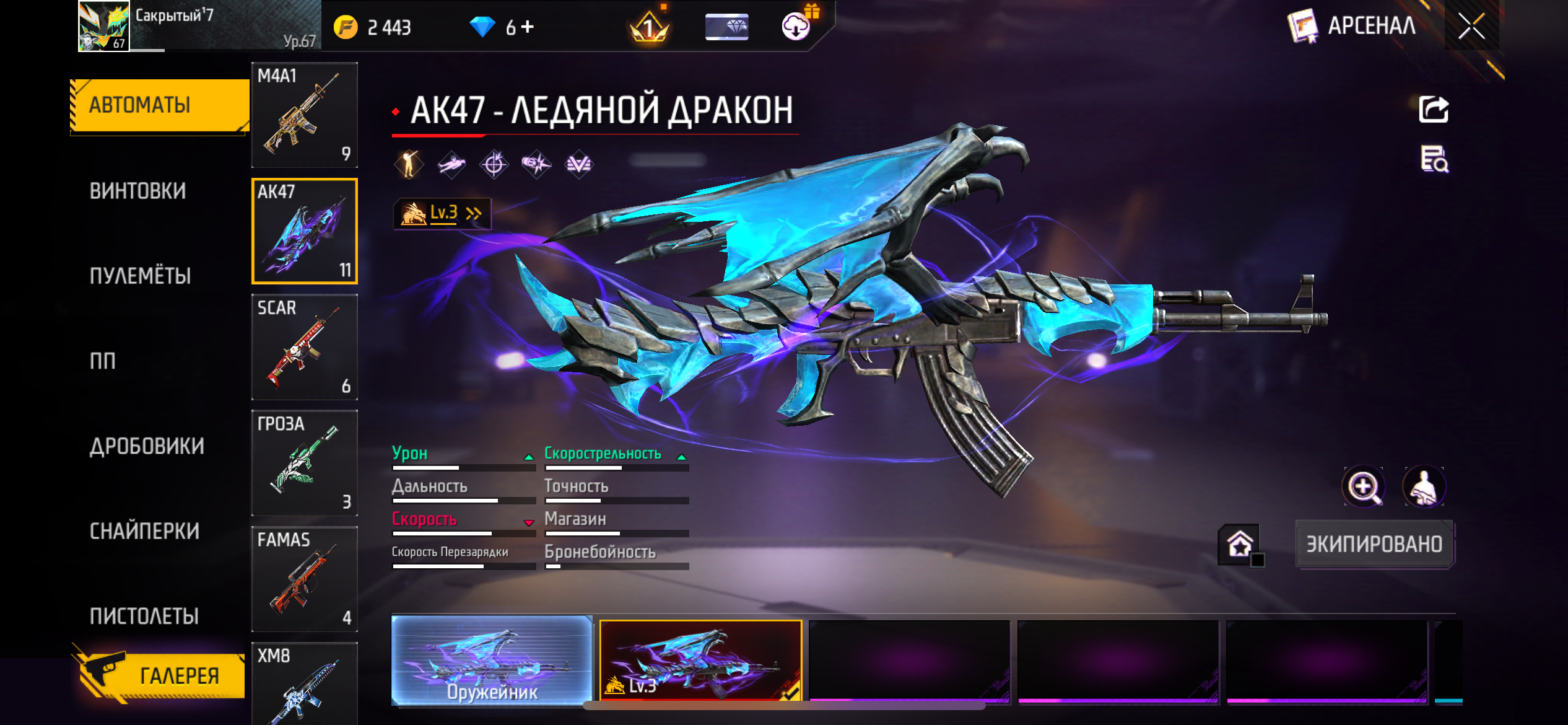This screenshot has height=725, width=1568.
Task: Show the Дробовики weapons
Action: pos(147,446)
